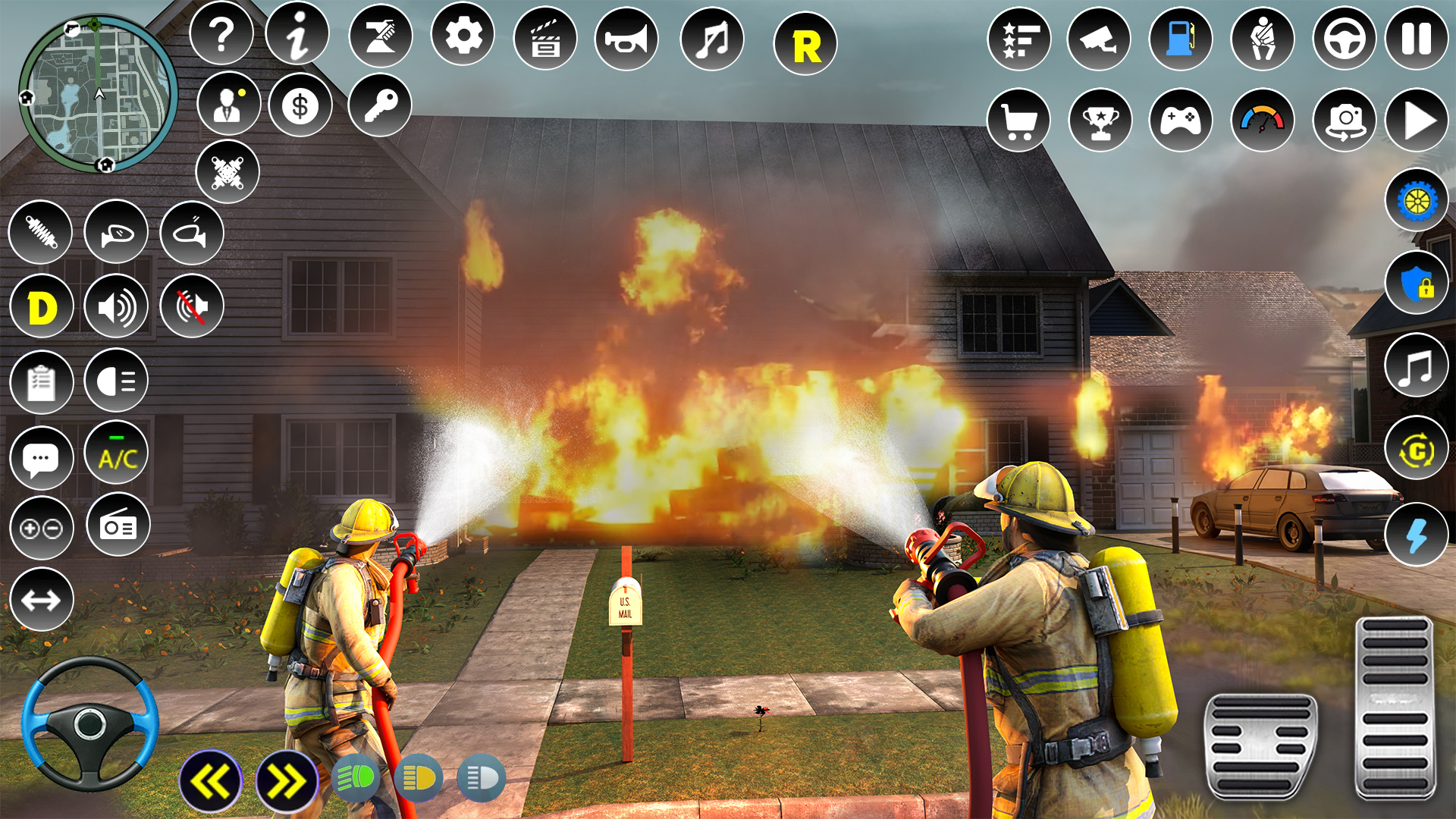
Task: Use the key icon button
Action: tap(380, 105)
